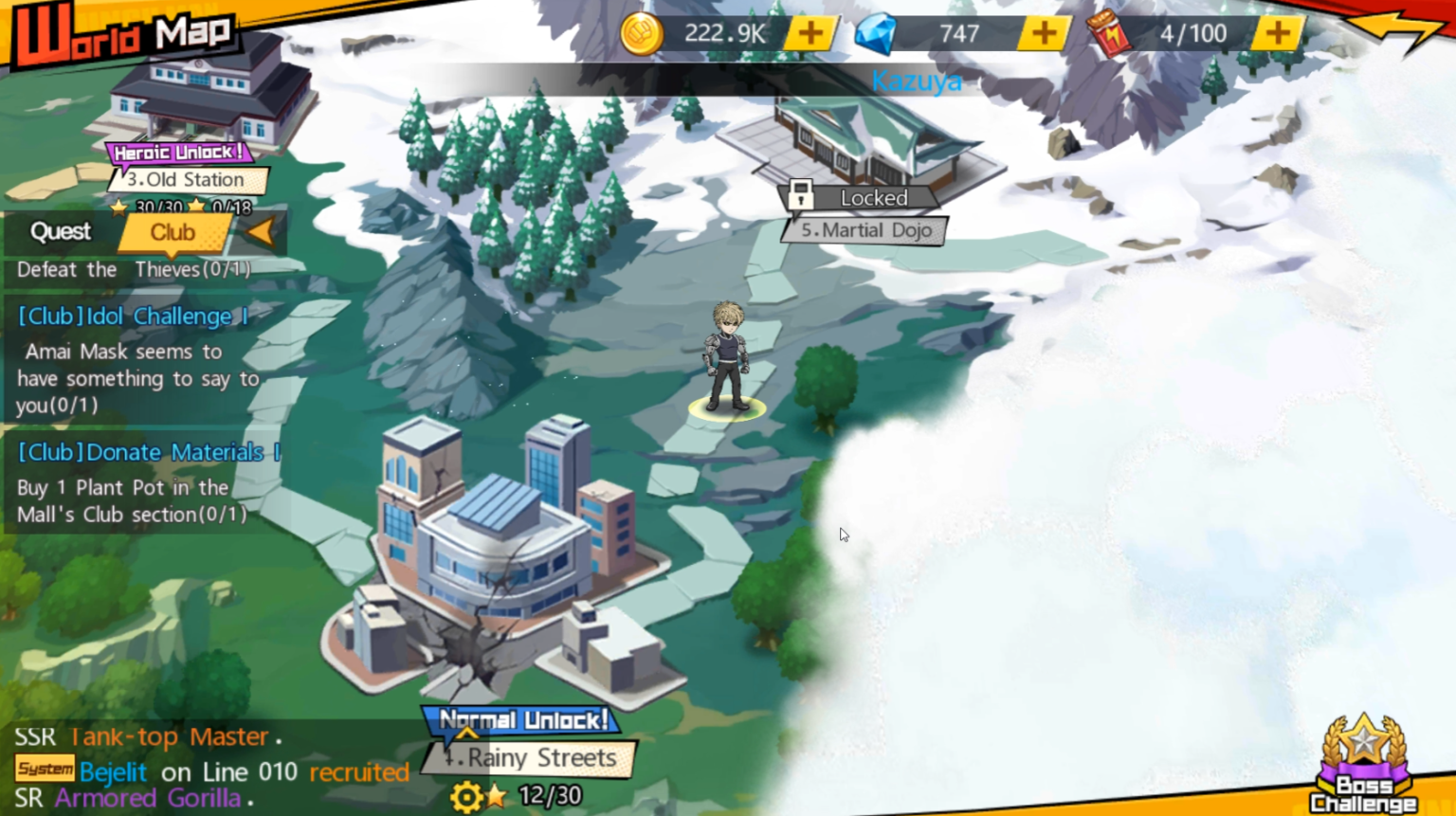This screenshot has width=1456, height=816.
Task: Click the padlock icon on Martial Dojo
Action: pyautogui.click(x=802, y=196)
